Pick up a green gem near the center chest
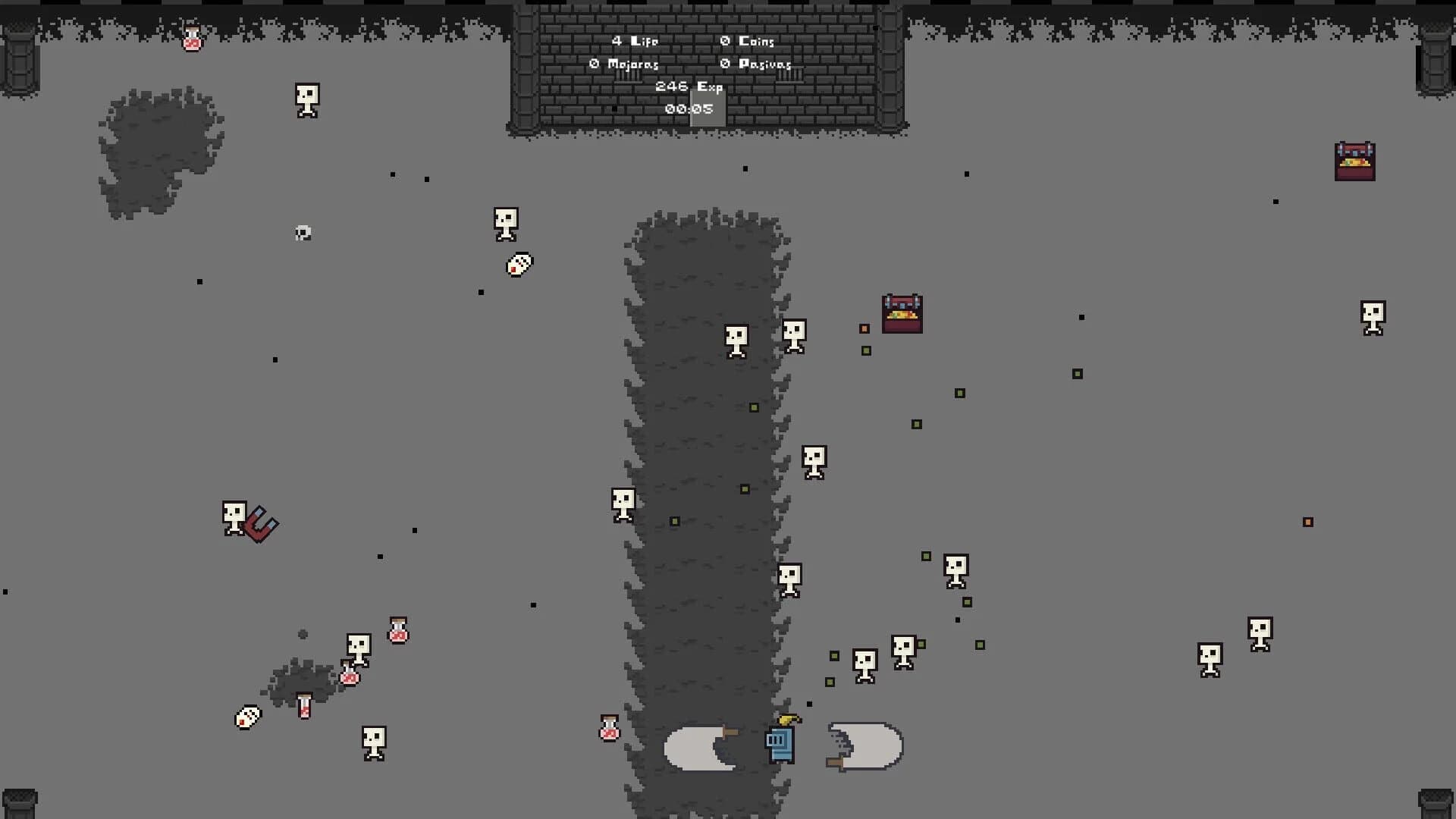 865,352
